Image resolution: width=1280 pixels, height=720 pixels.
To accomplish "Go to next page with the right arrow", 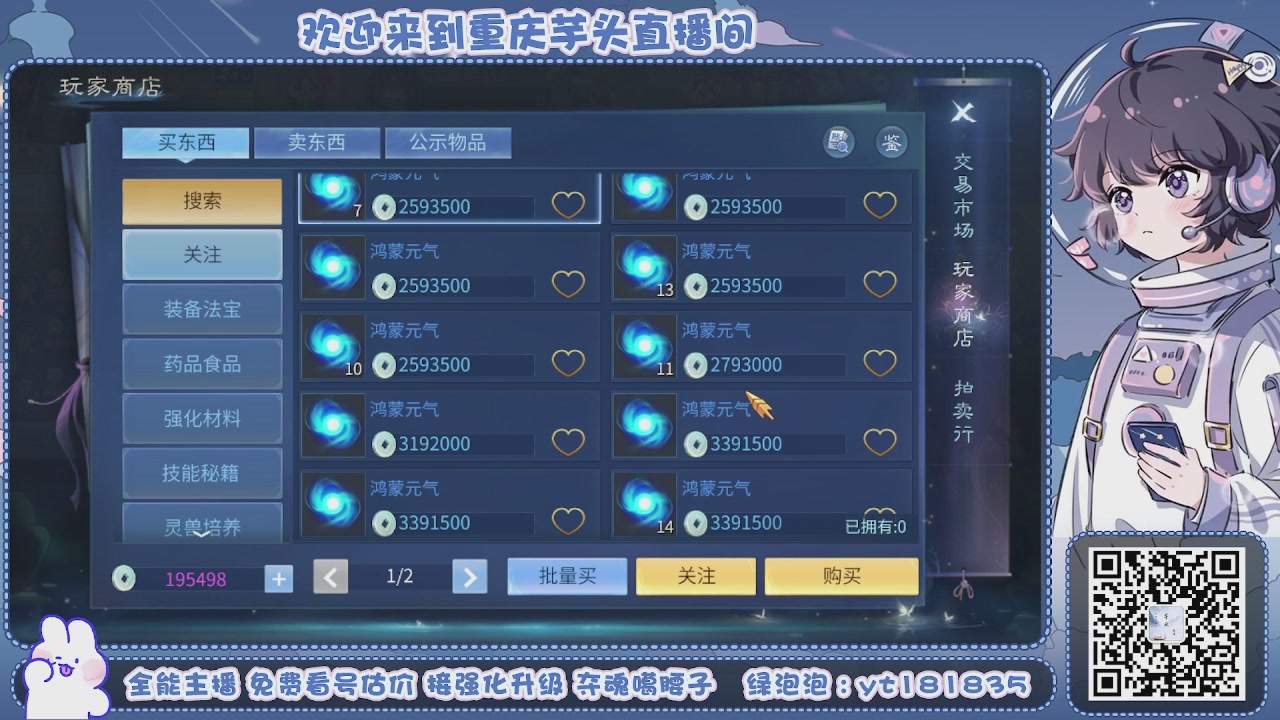I will [469, 577].
